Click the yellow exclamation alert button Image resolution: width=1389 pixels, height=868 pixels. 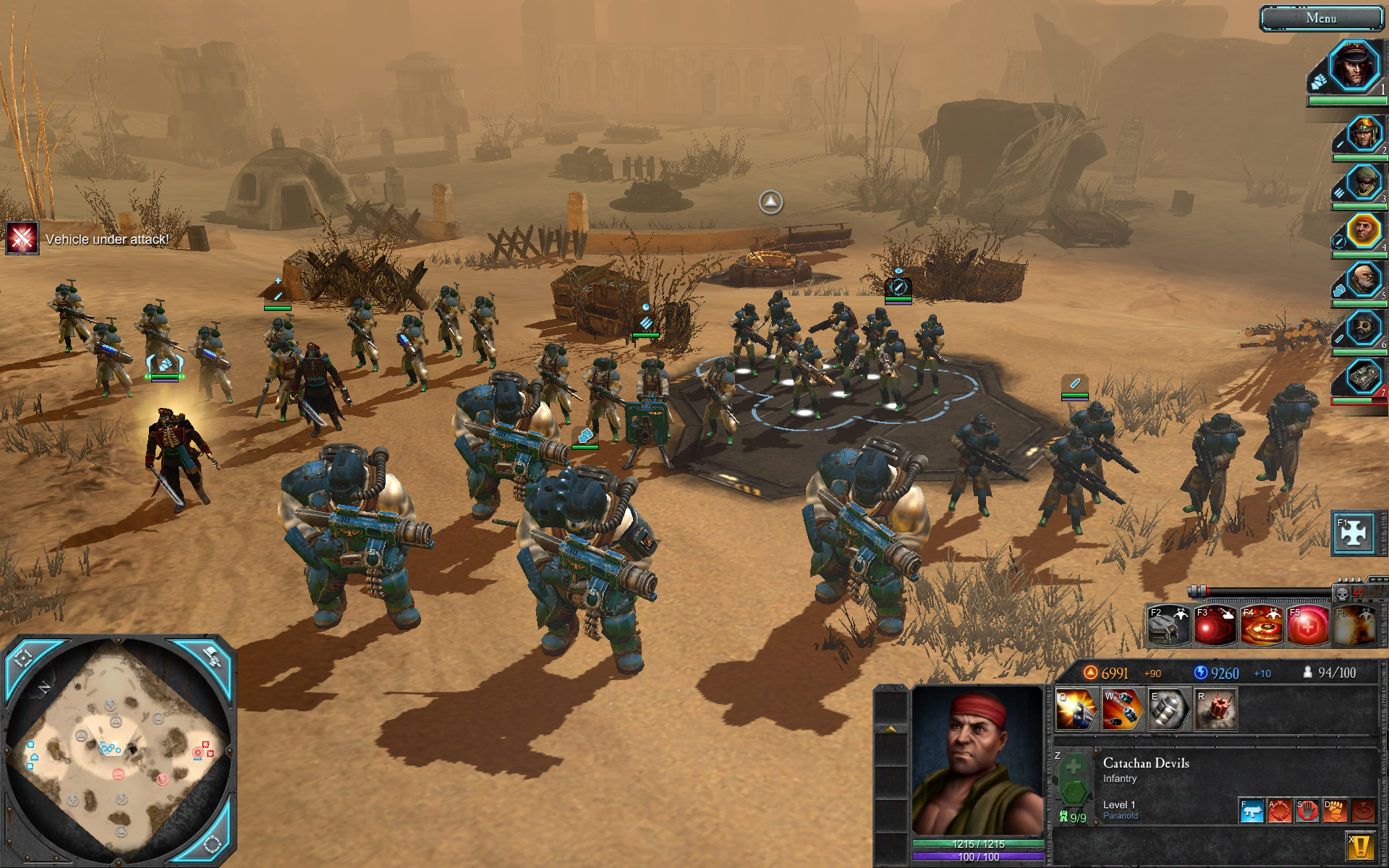click(1360, 845)
